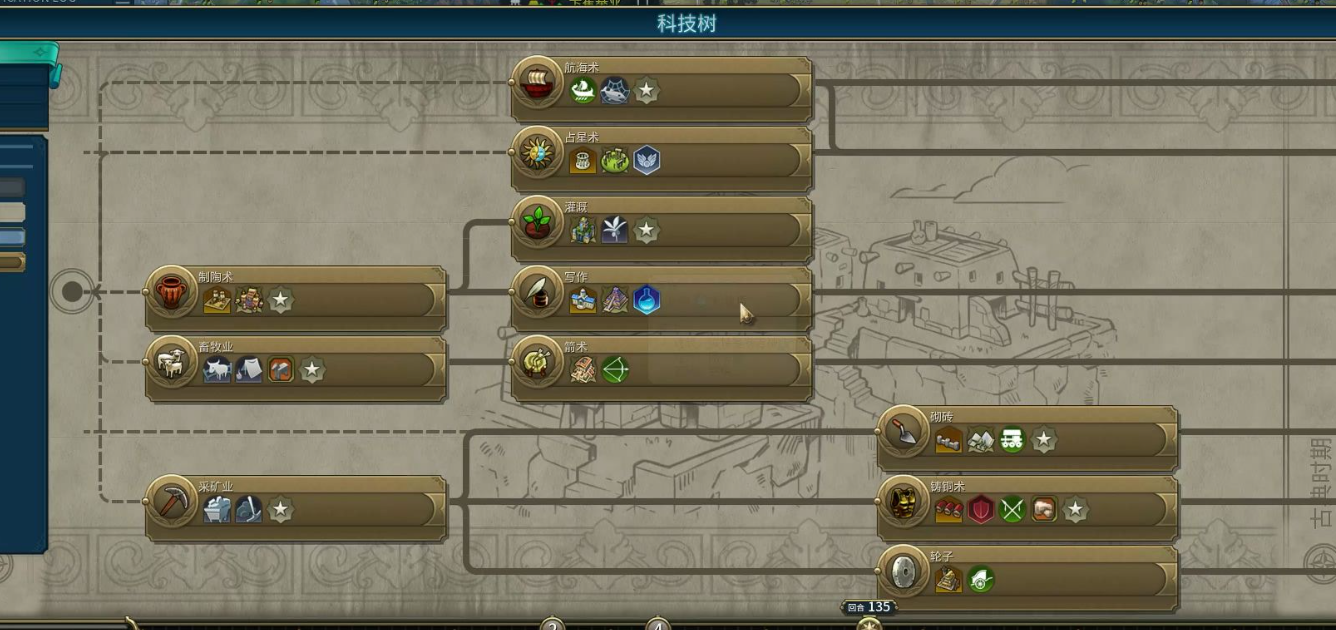Click the blue flask icon in 写作

point(647,300)
